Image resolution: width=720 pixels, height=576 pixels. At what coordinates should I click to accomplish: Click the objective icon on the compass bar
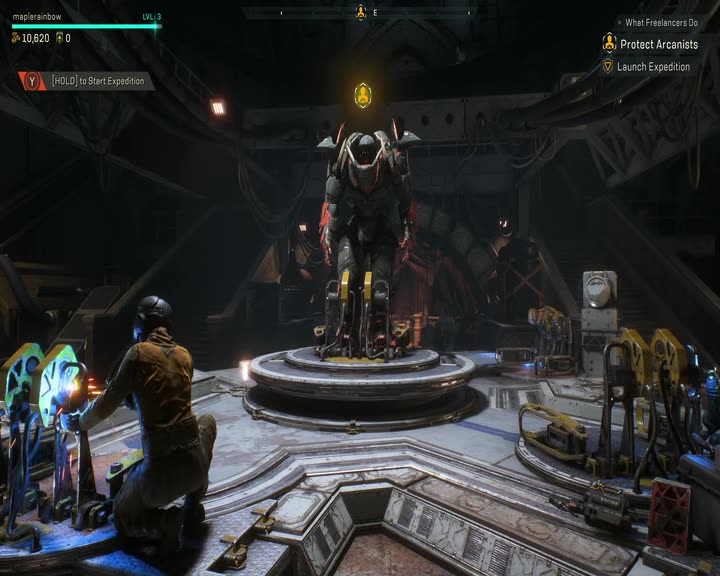click(x=361, y=12)
